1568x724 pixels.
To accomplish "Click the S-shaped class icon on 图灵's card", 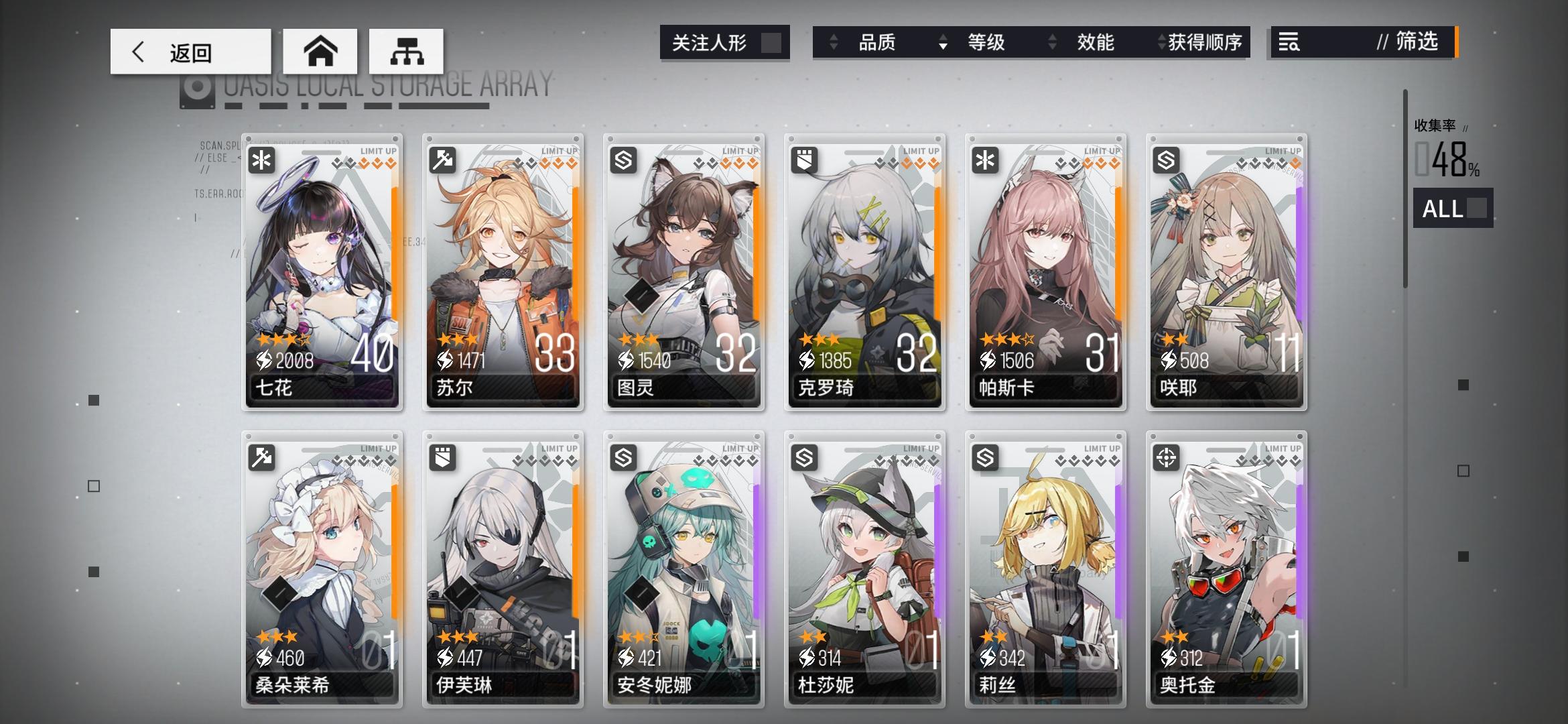I will coord(623,159).
